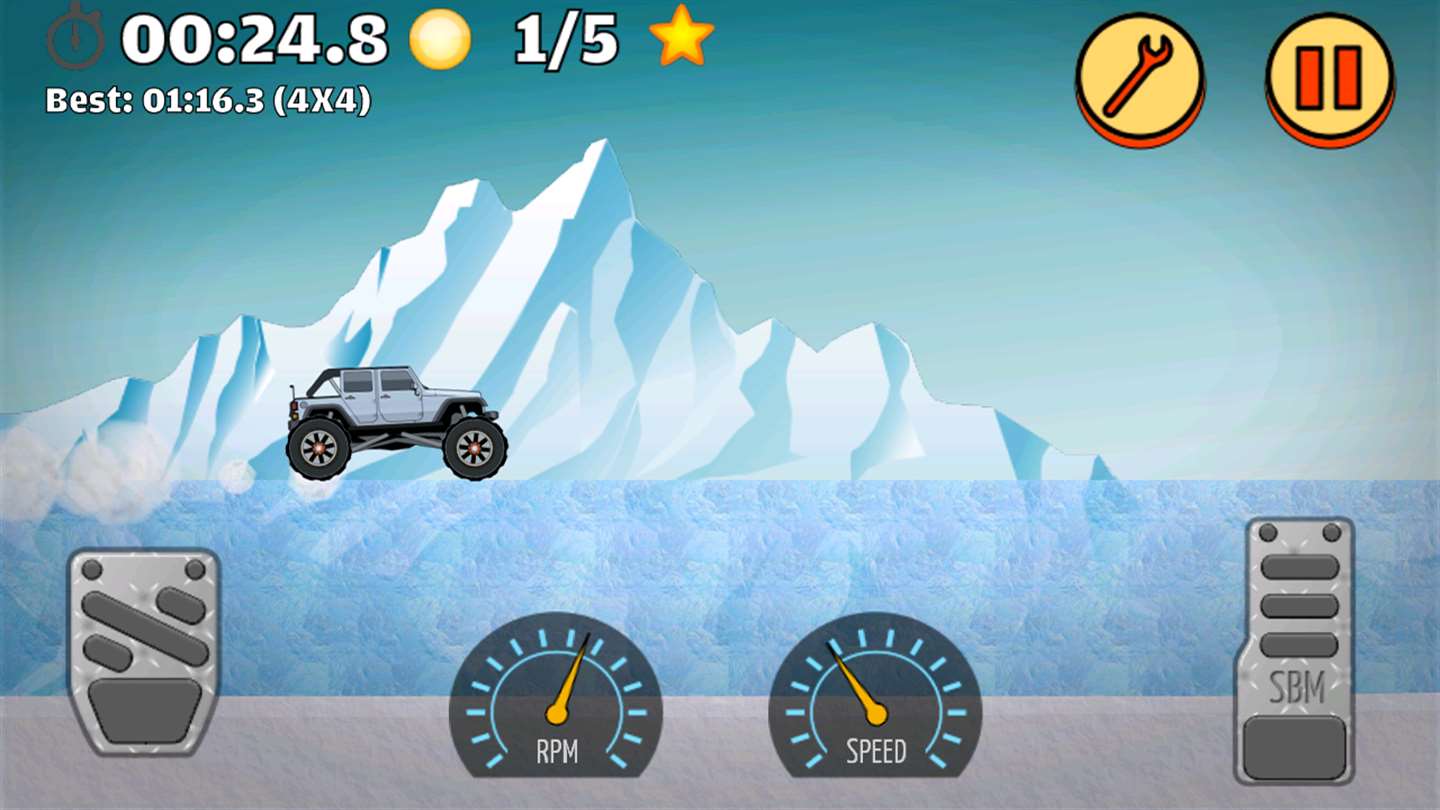Viewport: 1440px width, 810px height.
Task: Tap the brake pedal
Action: (x=144, y=652)
